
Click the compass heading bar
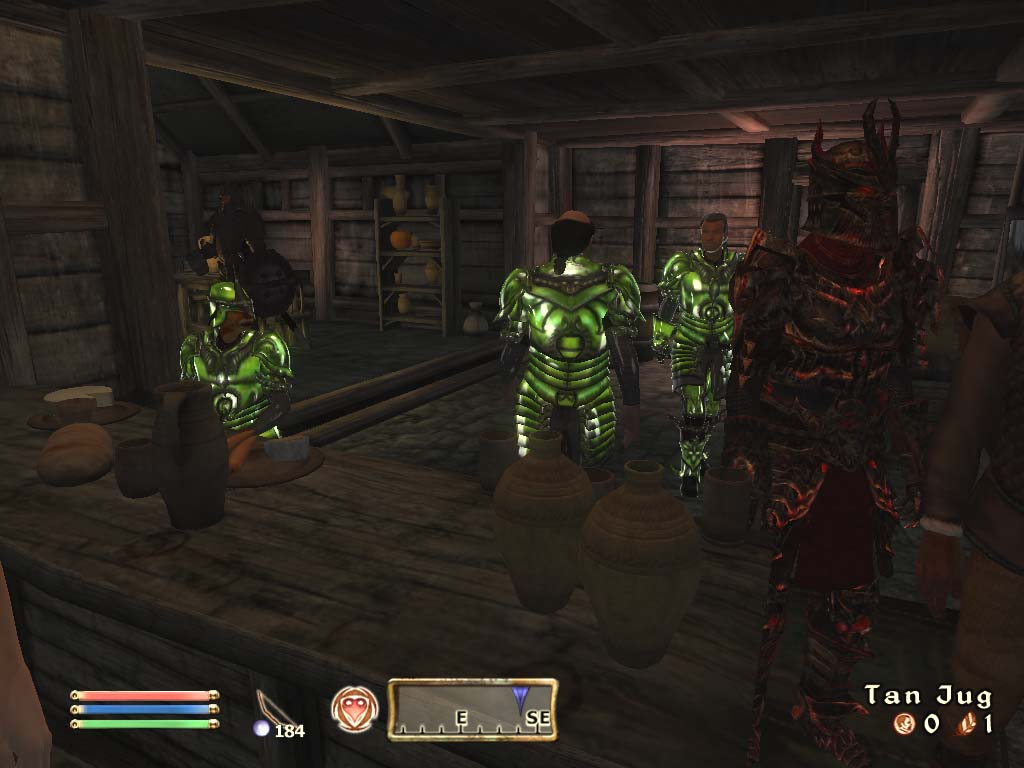472,709
